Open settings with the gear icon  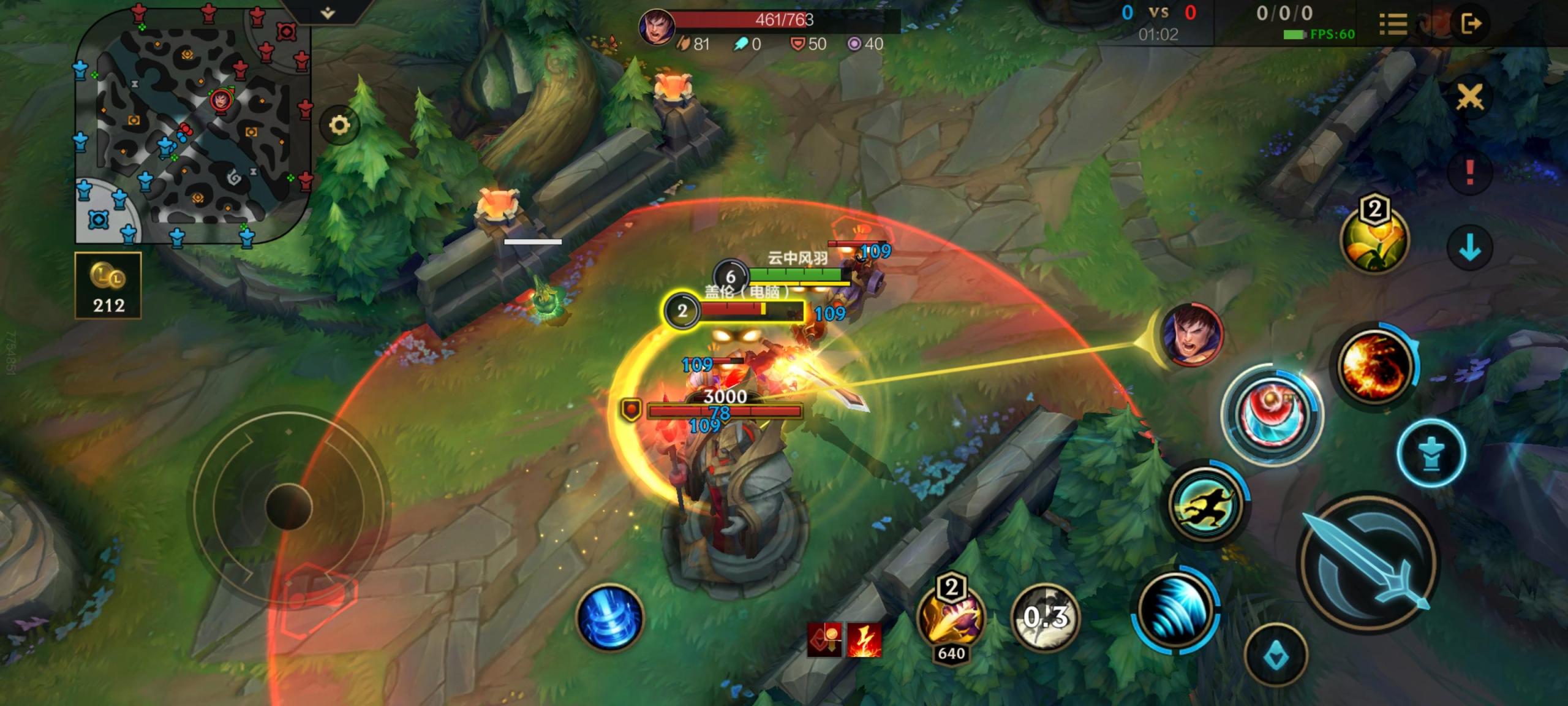point(339,126)
